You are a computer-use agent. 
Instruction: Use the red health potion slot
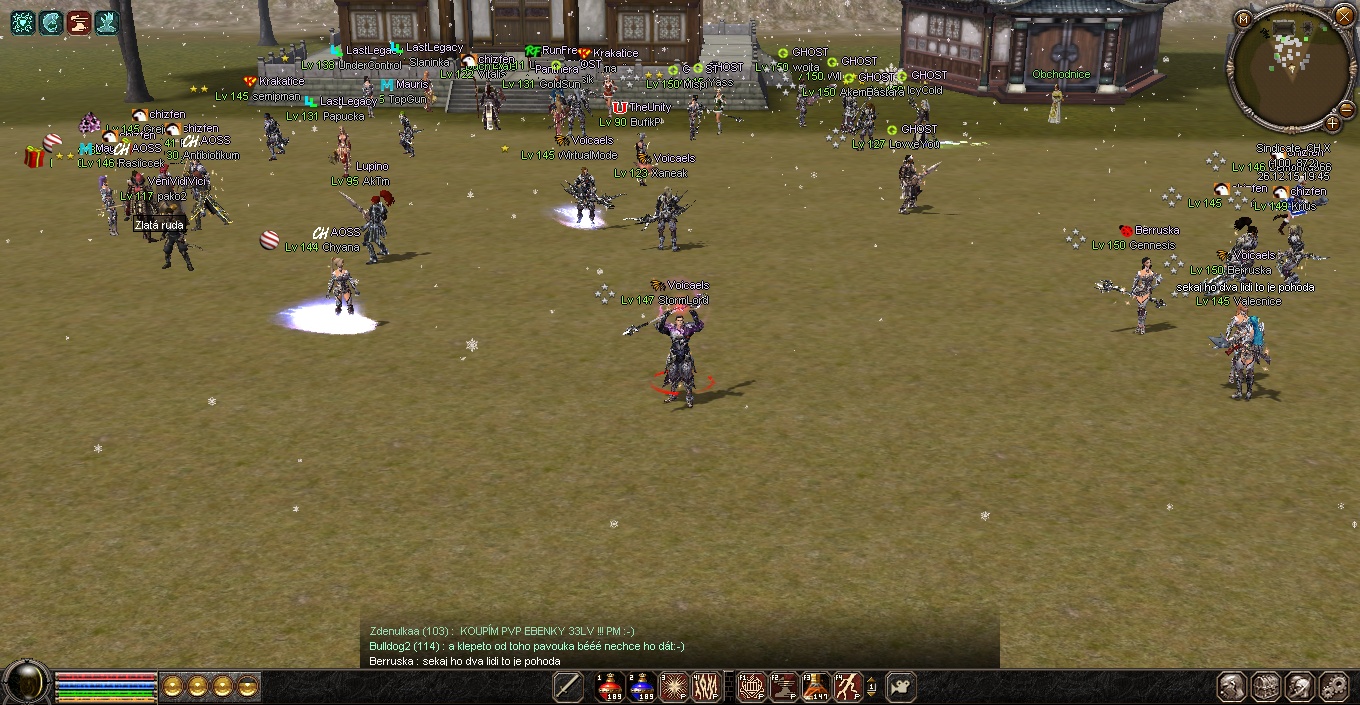click(x=610, y=687)
